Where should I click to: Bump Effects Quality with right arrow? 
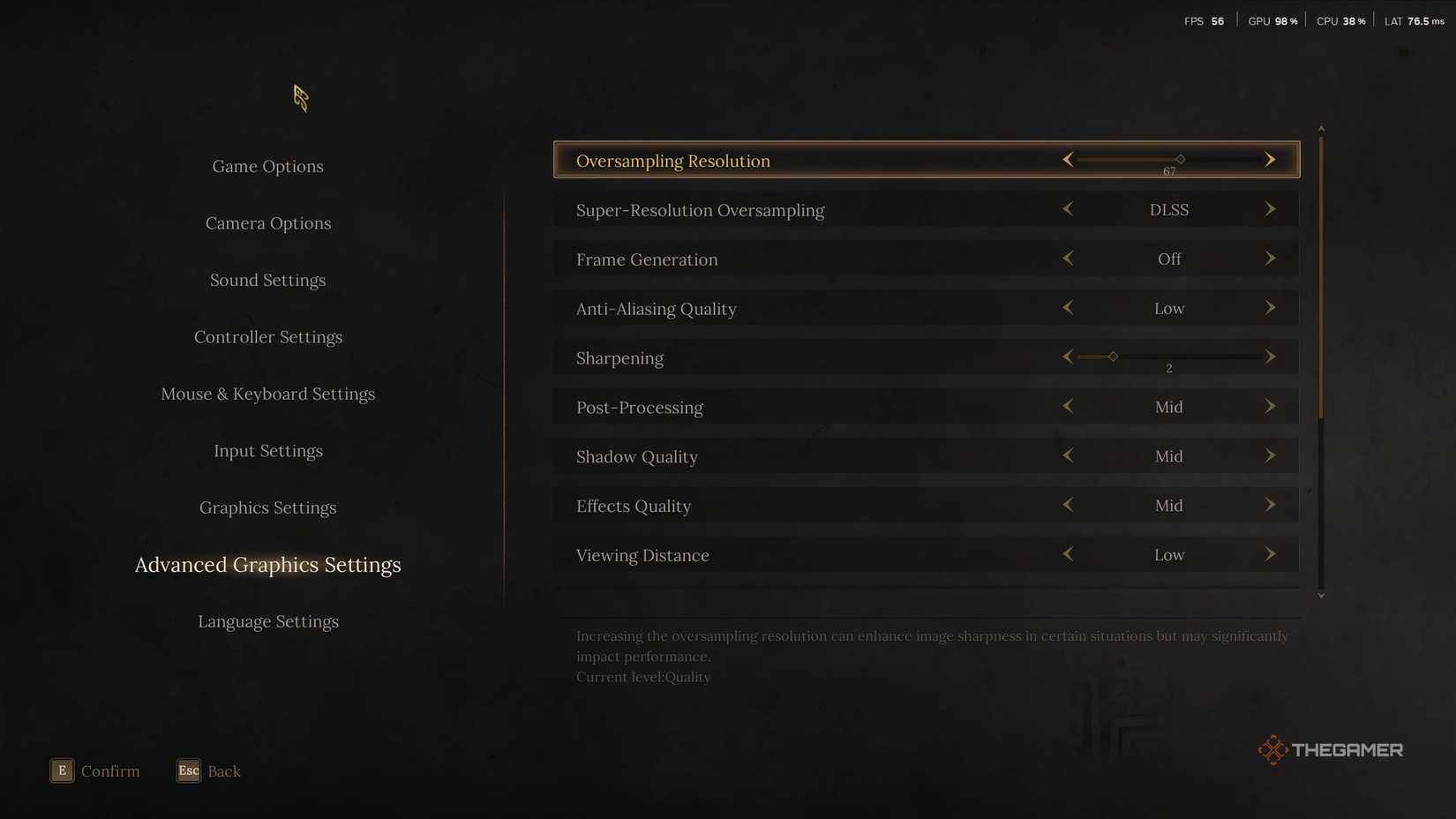click(x=1271, y=505)
